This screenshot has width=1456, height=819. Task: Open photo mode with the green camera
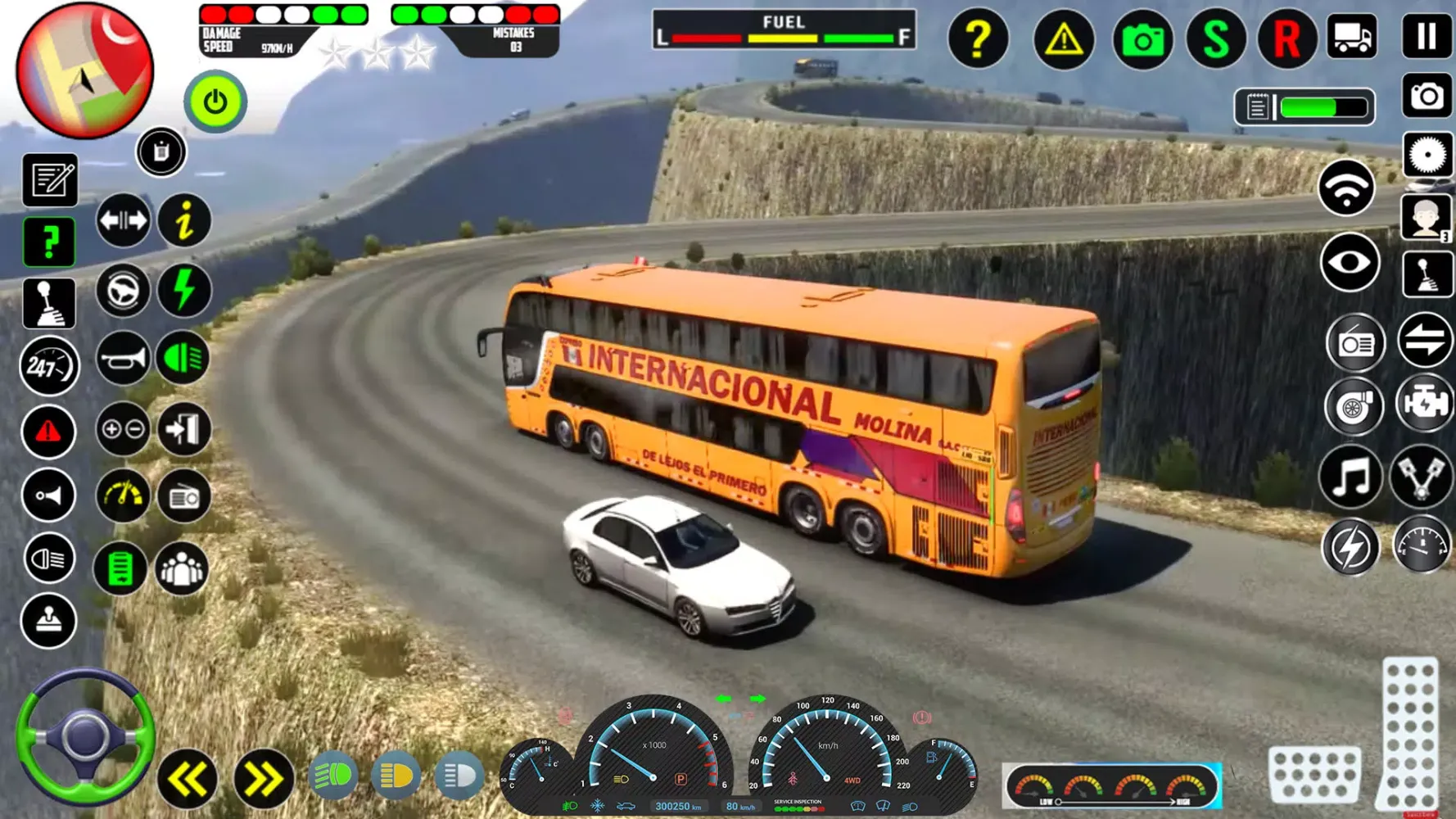(1142, 38)
